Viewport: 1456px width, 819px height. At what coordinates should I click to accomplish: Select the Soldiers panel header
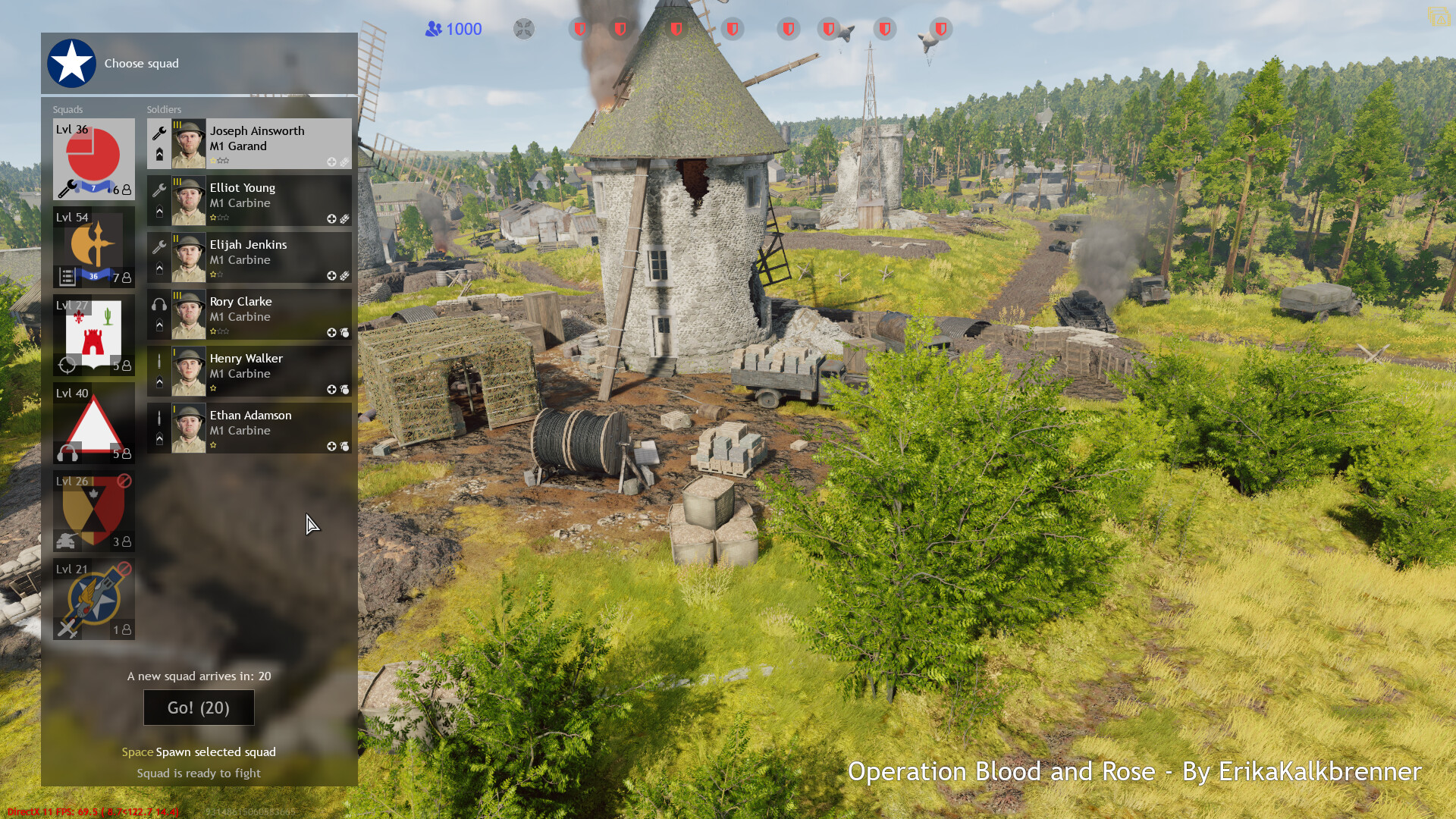pyautogui.click(x=162, y=109)
